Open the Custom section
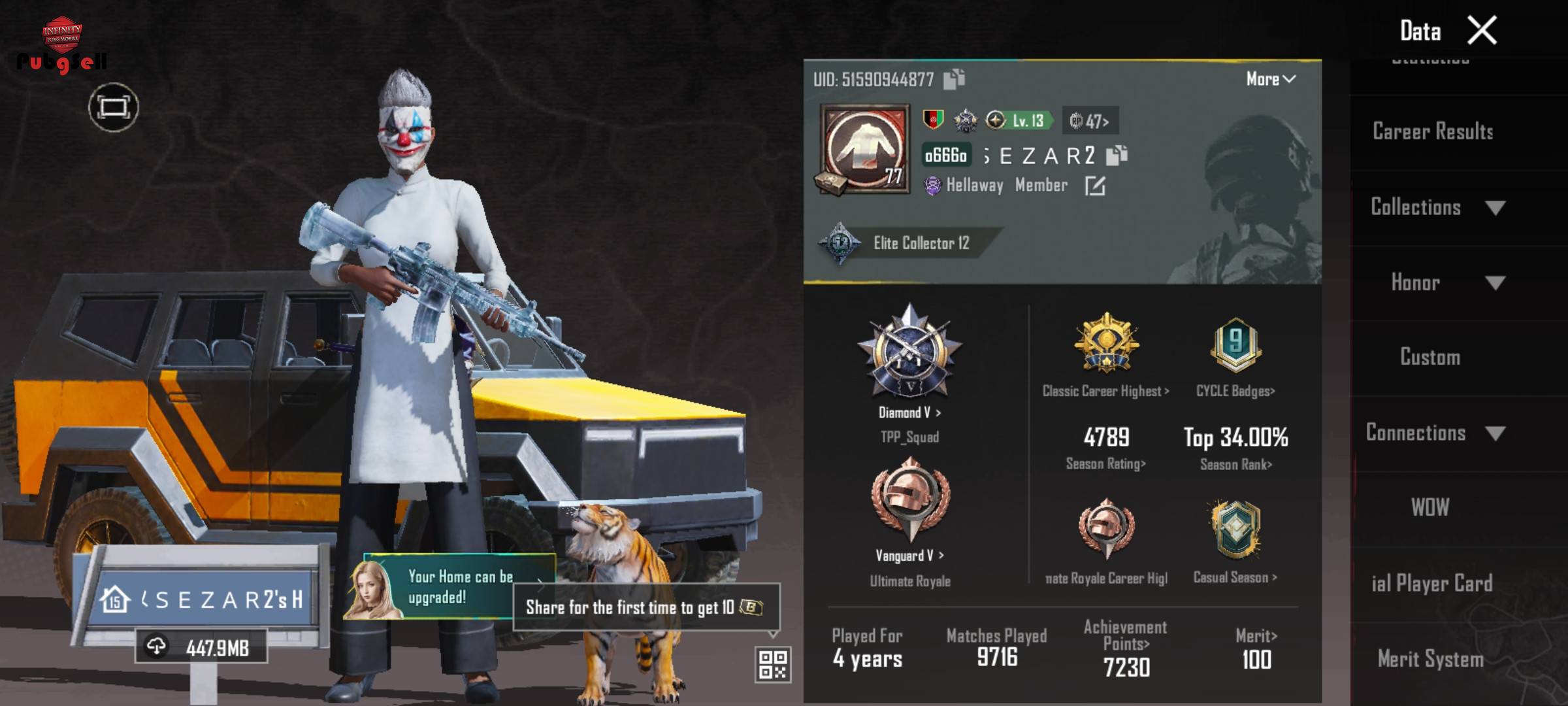This screenshot has width=1568, height=706. (1429, 358)
